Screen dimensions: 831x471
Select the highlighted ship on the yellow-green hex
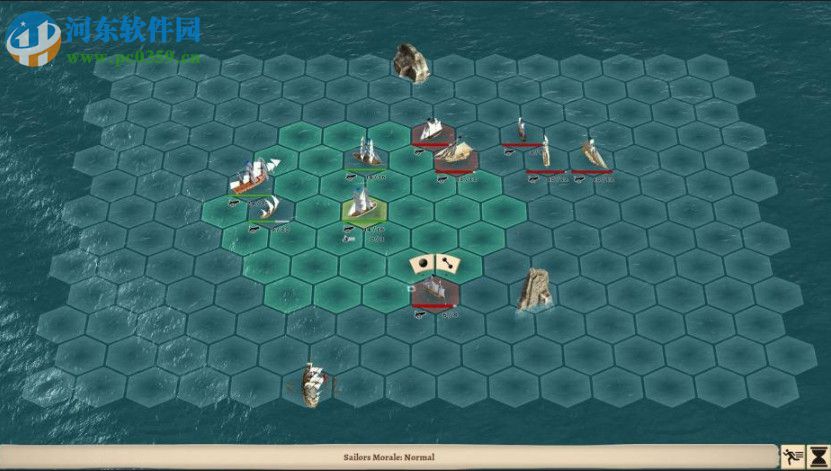click(x=360, y=205)
